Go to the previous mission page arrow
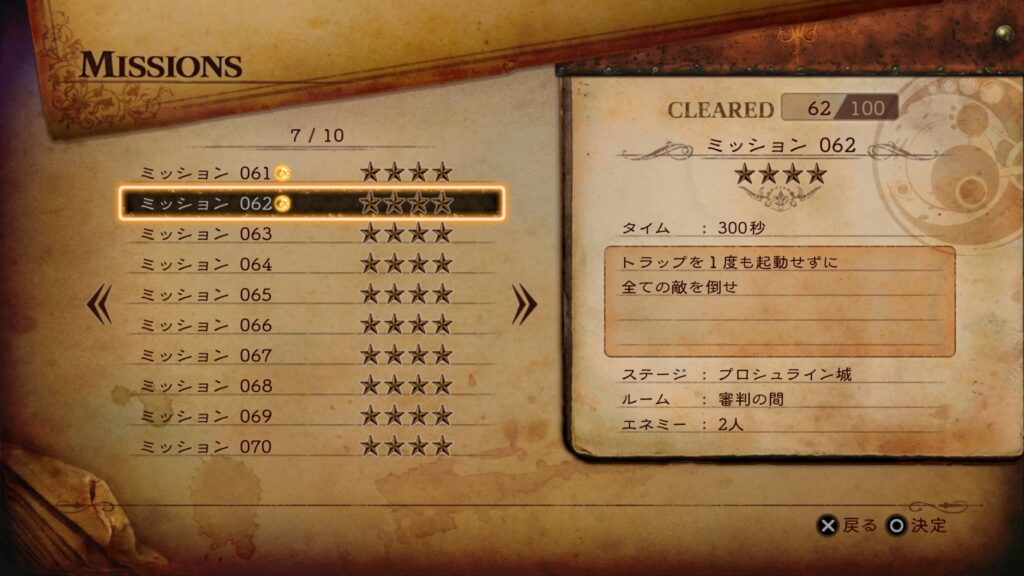This screenshot has height=576, width=1024. point(100,306)
